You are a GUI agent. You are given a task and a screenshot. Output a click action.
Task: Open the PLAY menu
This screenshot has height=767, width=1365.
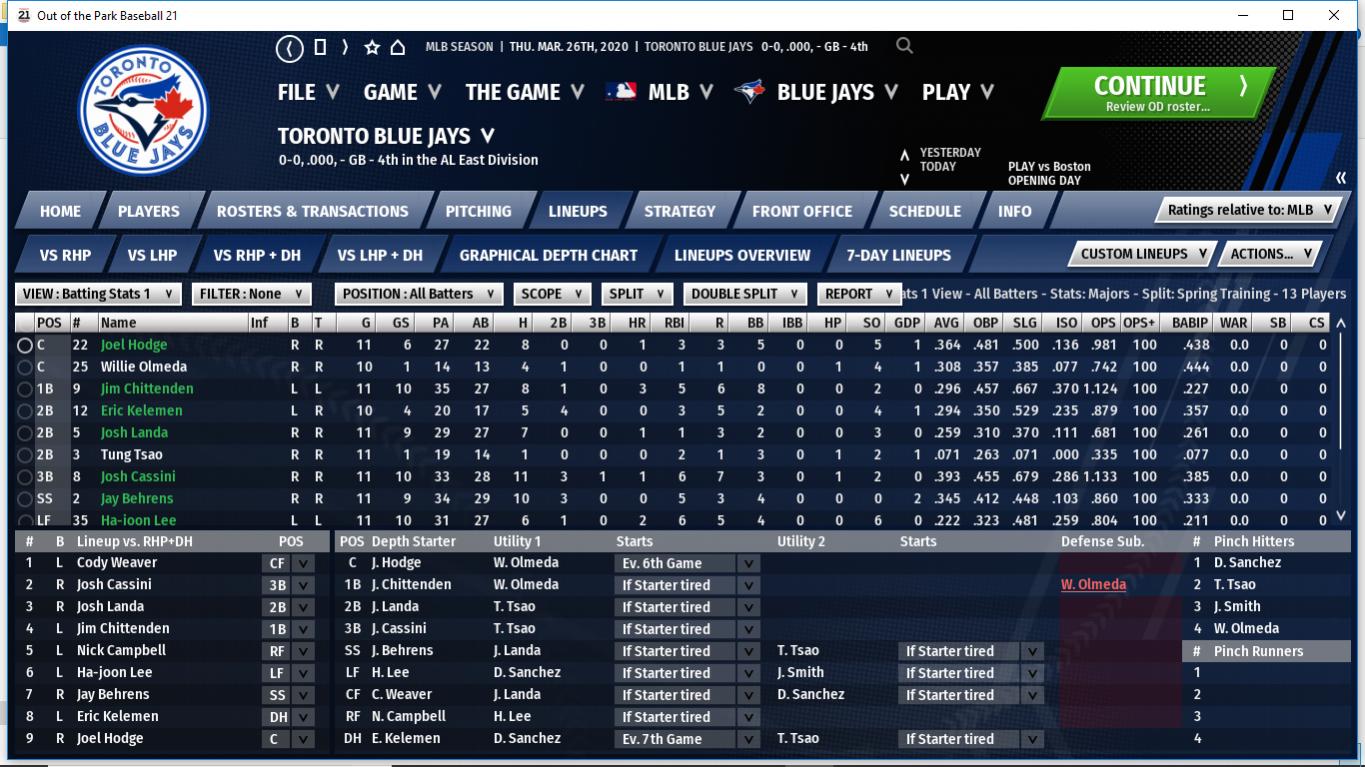pyautogui.click(x=957, y=92)
